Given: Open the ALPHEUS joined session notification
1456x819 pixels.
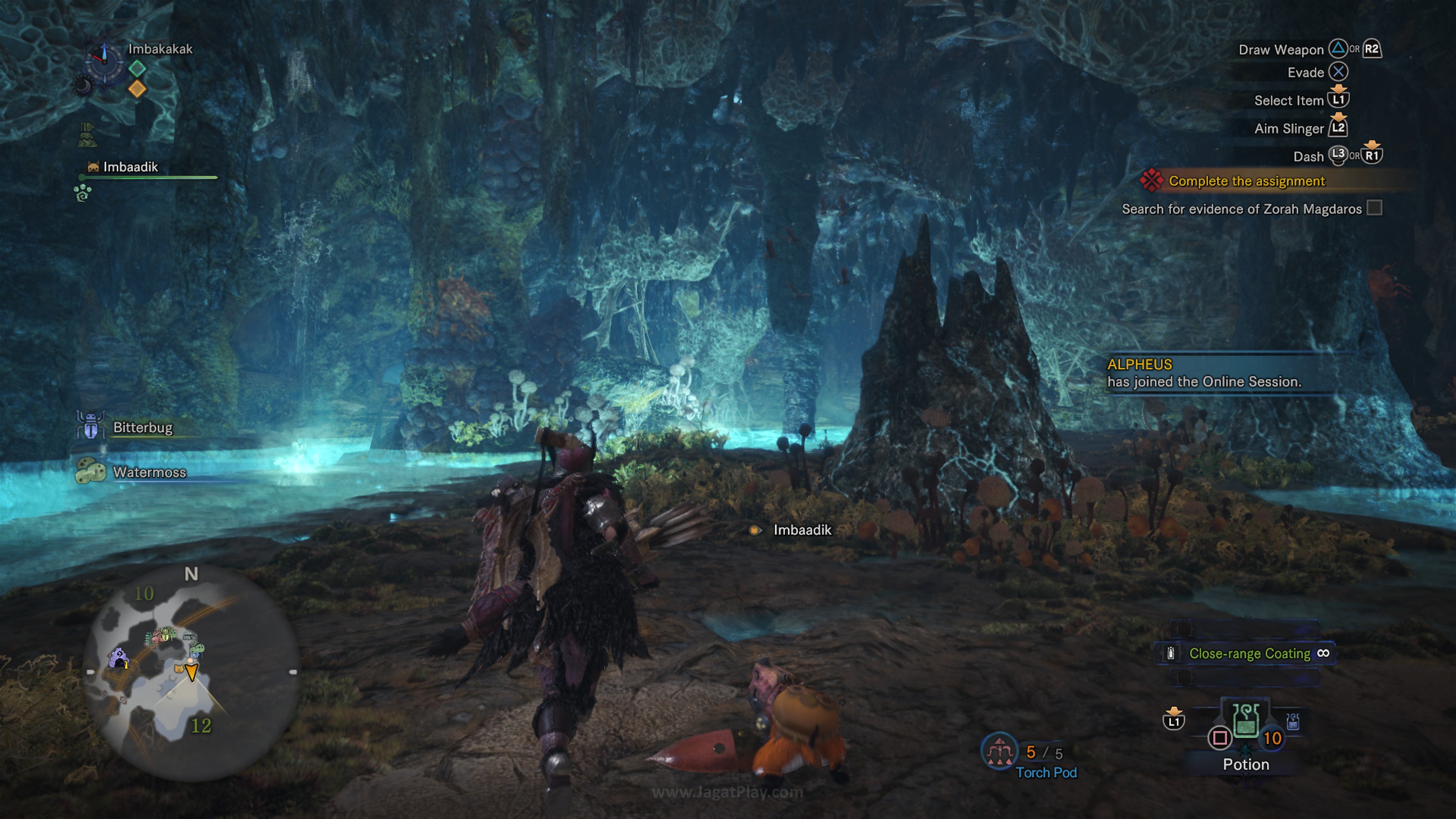Looking at the screenshot, I should tap(1204, 373).
